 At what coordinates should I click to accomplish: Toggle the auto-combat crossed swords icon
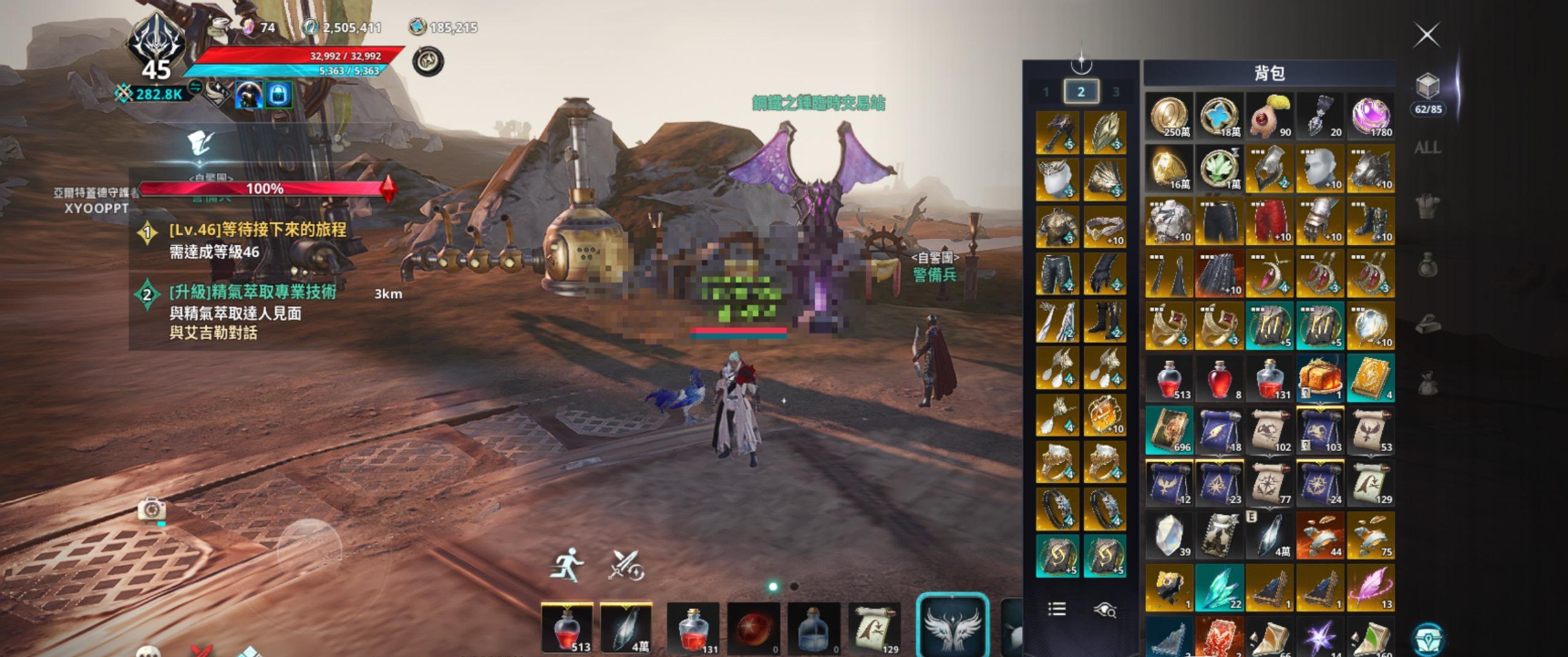[x=626, y=565]
